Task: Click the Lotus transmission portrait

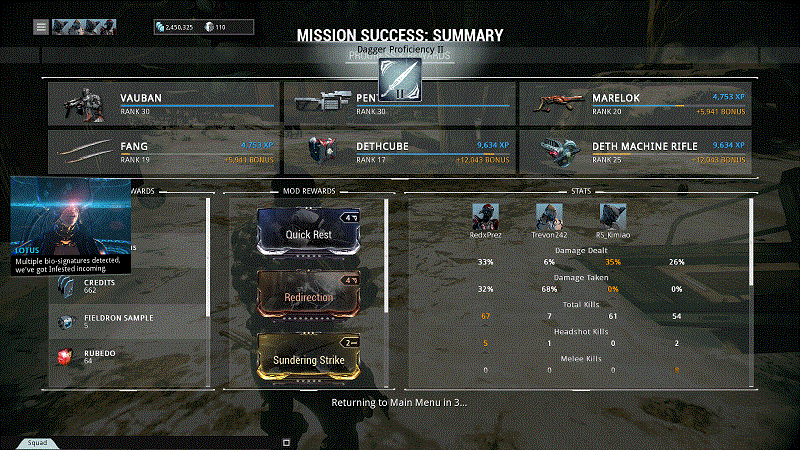Action: coord(71,211)
